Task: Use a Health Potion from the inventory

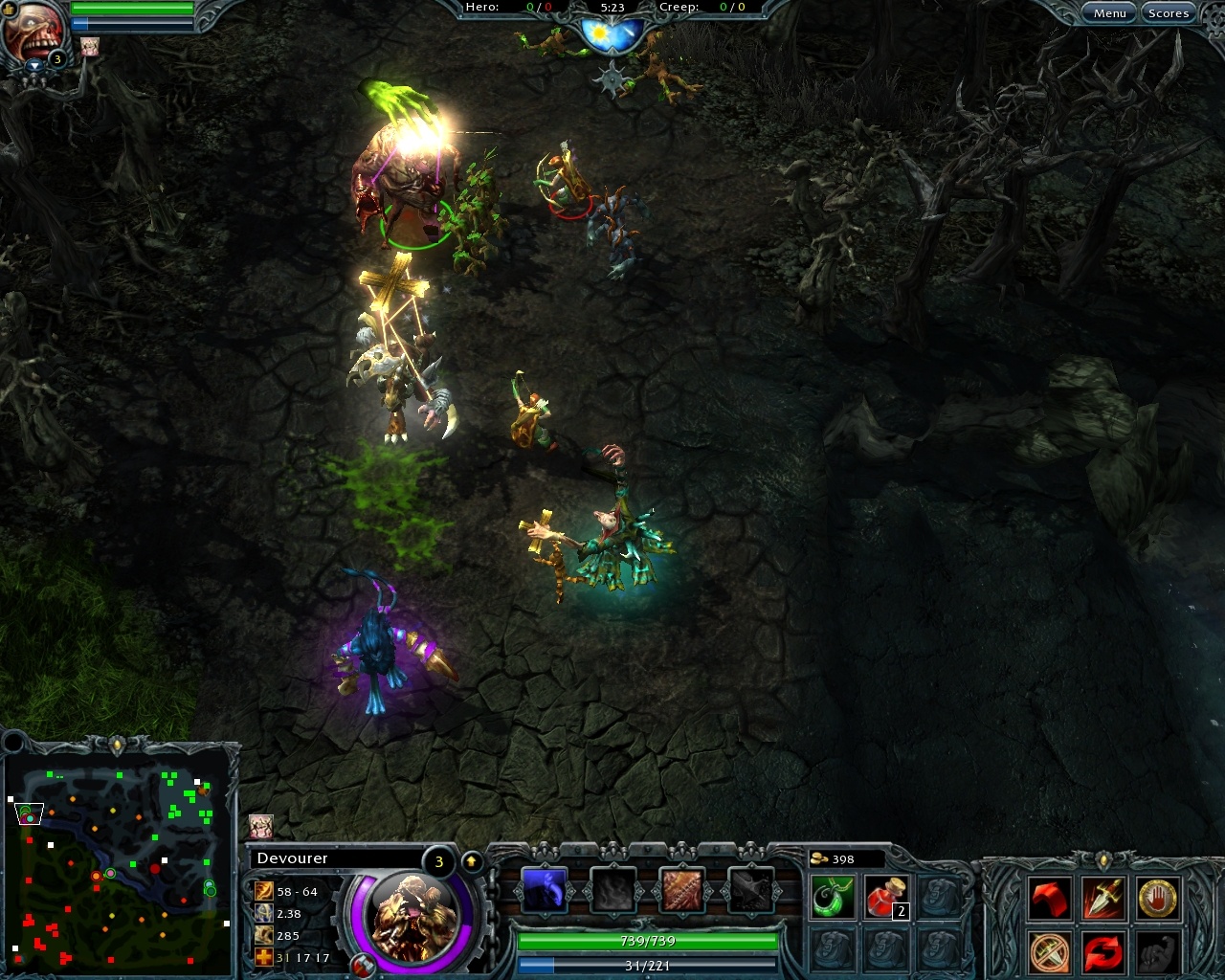Action: [x=887, y=895]
